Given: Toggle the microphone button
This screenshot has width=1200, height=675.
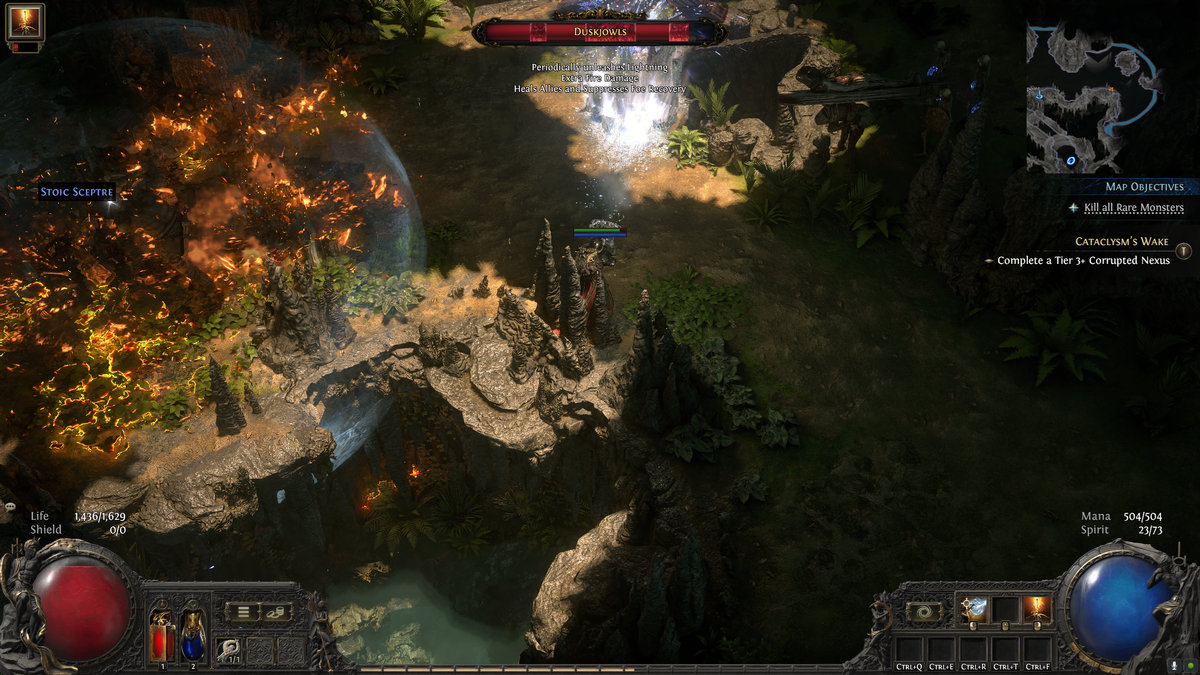Looking at the screenshot, I should (1173, 664).
